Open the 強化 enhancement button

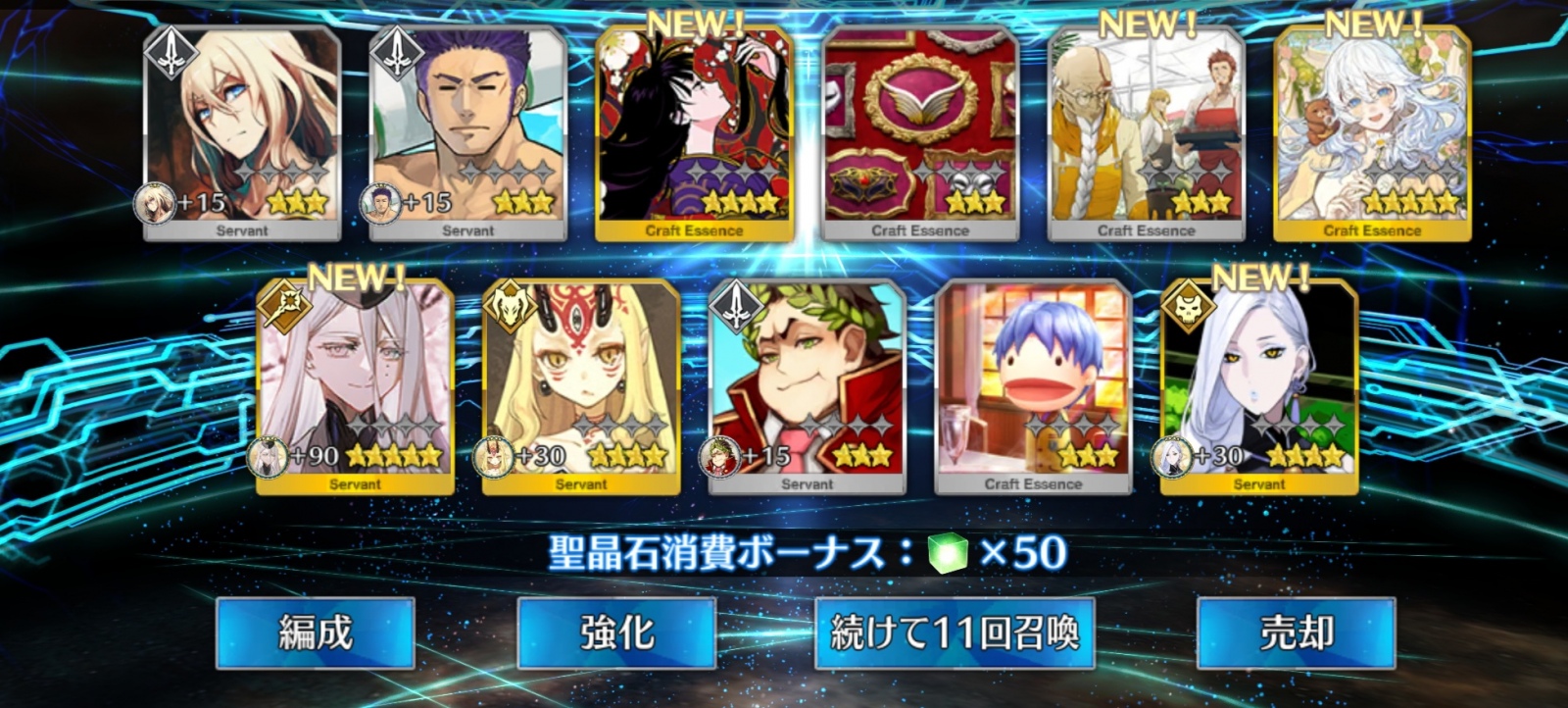[x=616, y=633]
